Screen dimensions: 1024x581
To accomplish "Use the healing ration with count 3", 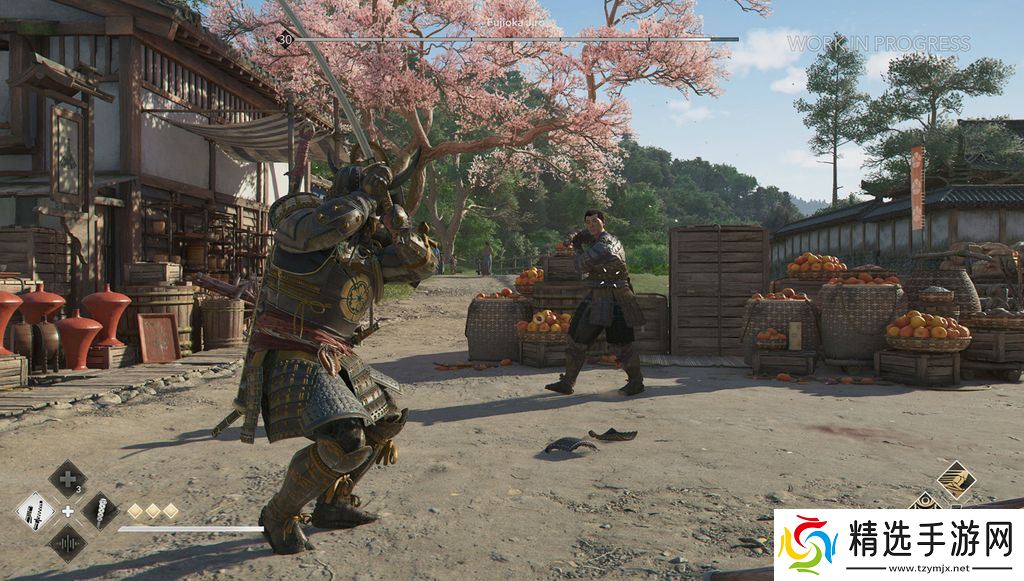I will click(x=67, y=479).
